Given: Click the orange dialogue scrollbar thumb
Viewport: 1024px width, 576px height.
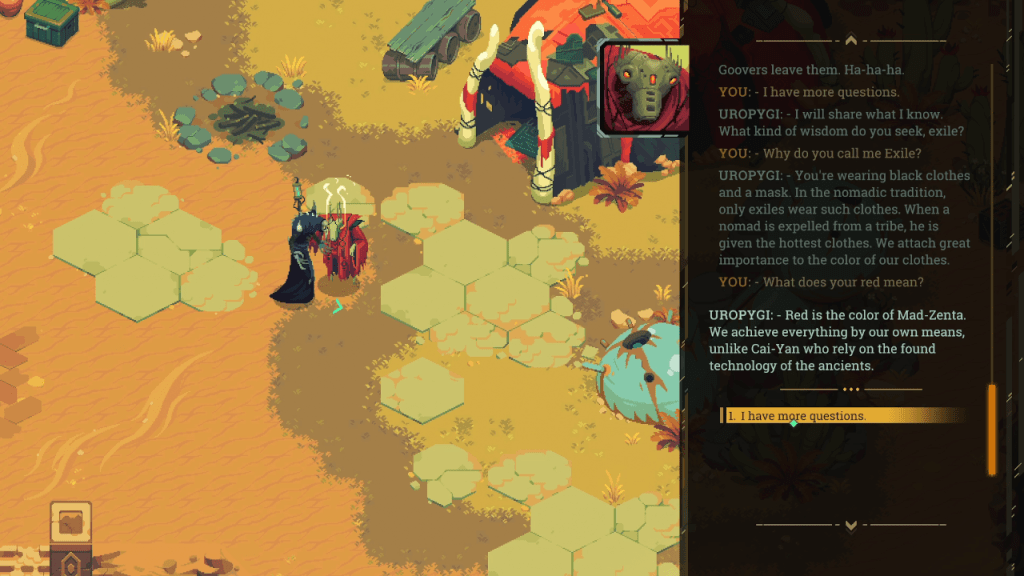Looking at the screenshot, I should 992,429.
